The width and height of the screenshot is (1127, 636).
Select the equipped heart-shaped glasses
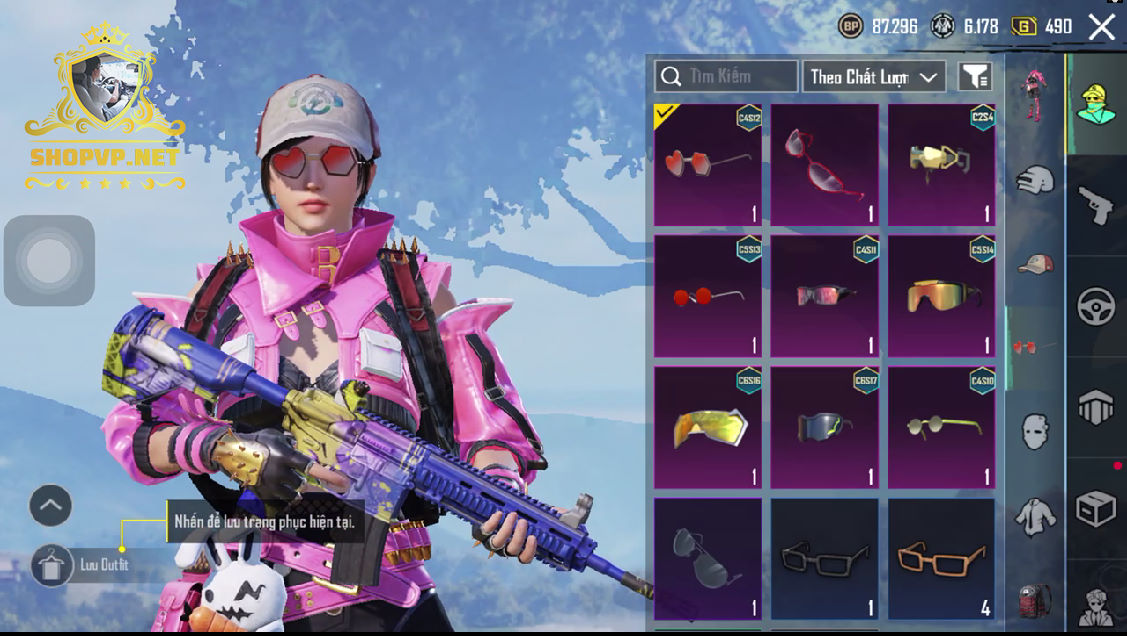coord(707,165)
